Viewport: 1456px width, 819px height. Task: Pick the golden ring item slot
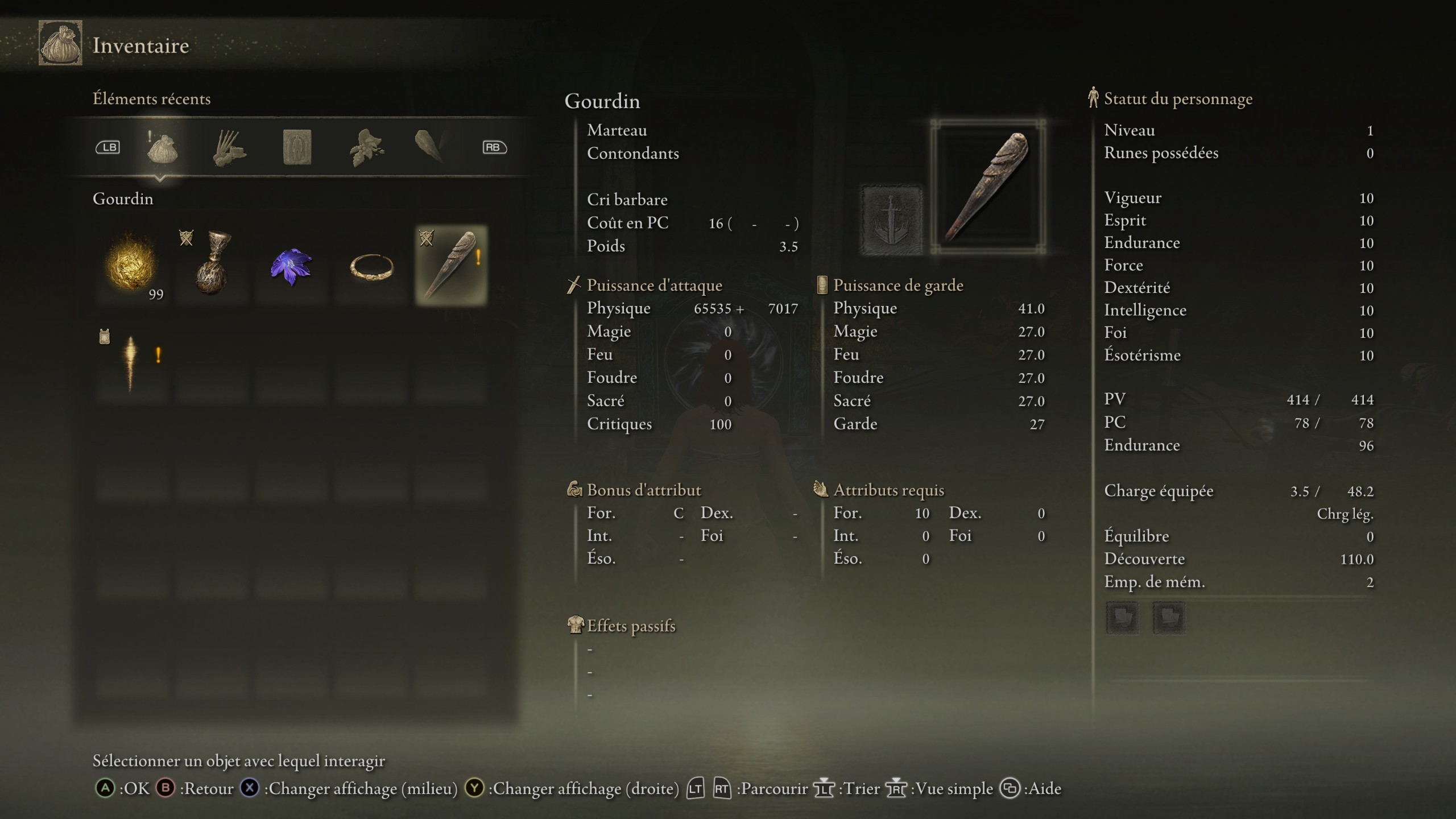371,266
